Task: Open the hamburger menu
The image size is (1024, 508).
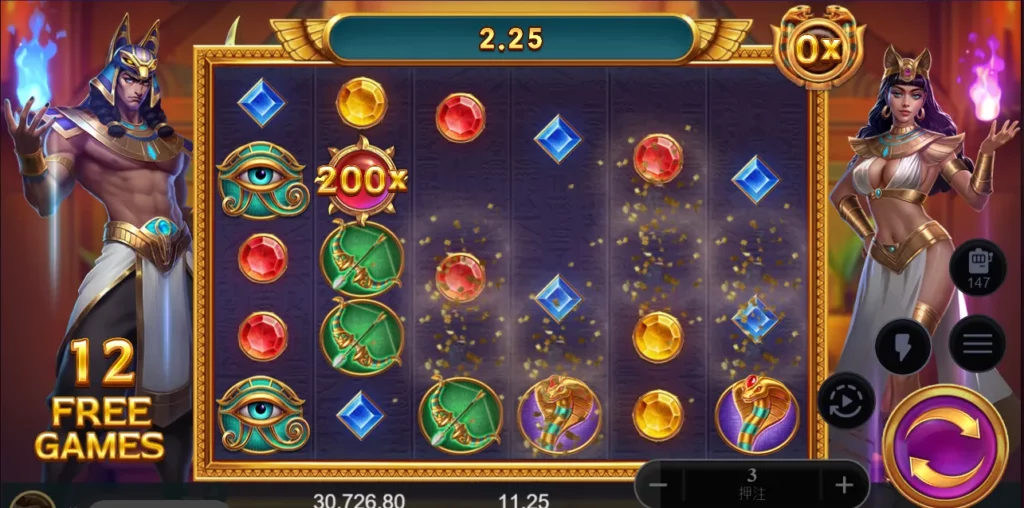Action: tap(977, 343)
